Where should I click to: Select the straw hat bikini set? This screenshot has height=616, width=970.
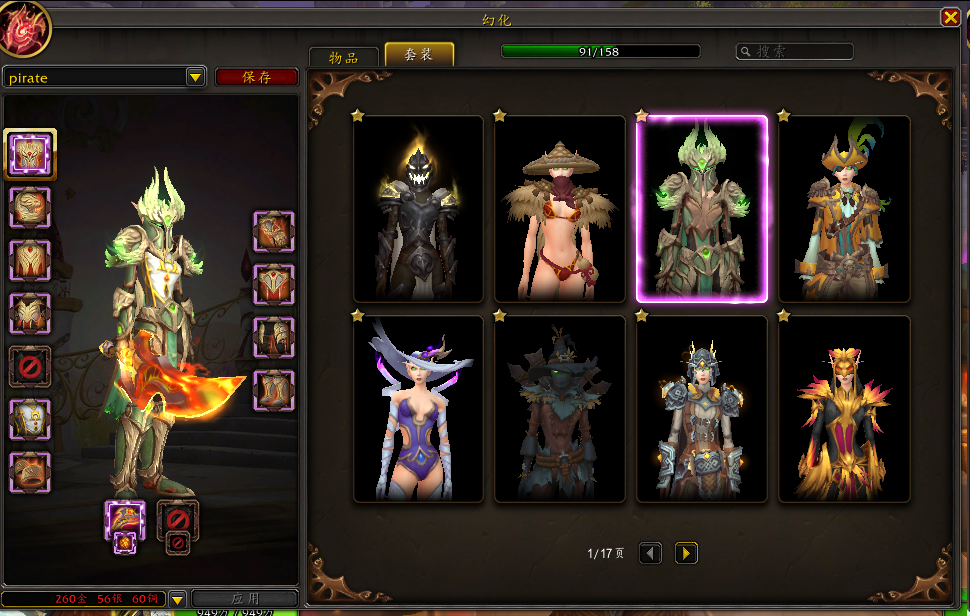point(560,208)
